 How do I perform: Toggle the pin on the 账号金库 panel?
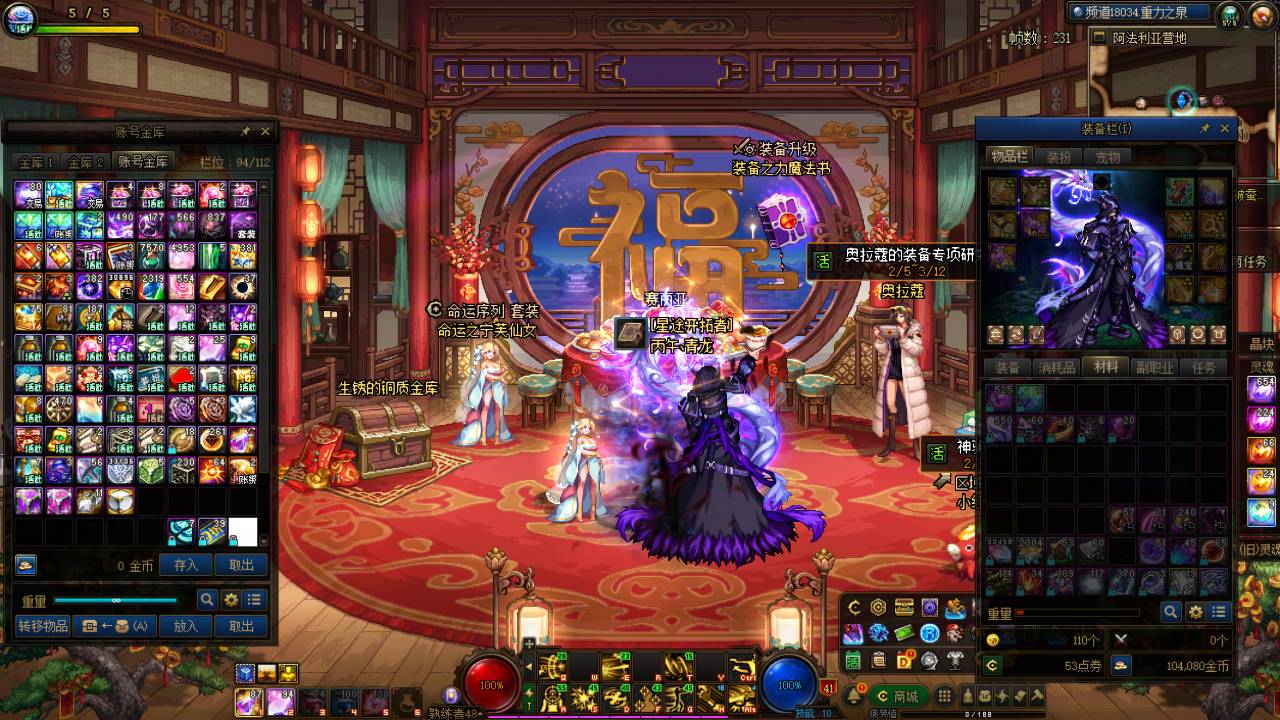tap(247, 130)
